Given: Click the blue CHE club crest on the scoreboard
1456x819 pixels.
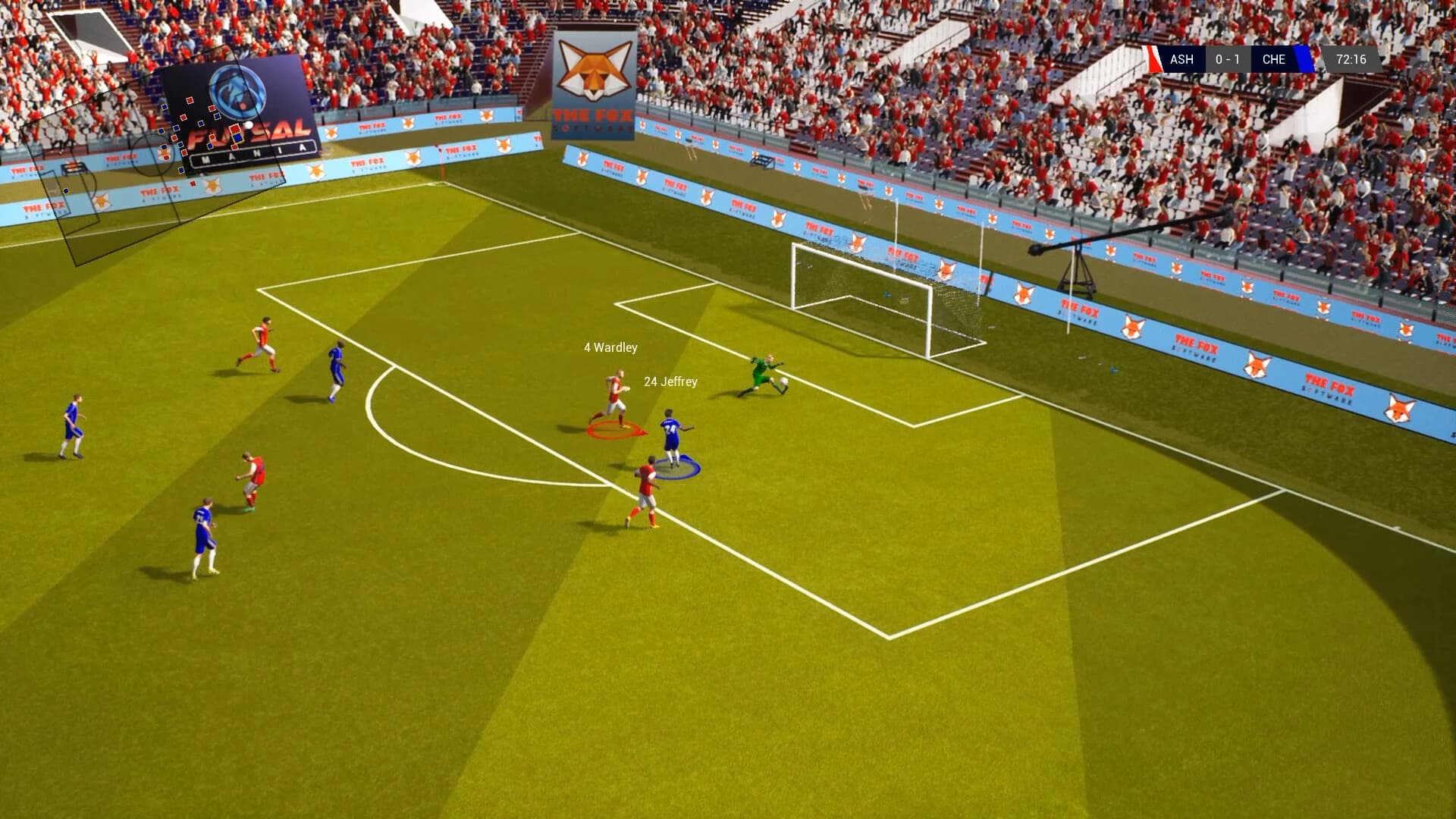Looking at the screenshot, I should tap(1302, 59).
